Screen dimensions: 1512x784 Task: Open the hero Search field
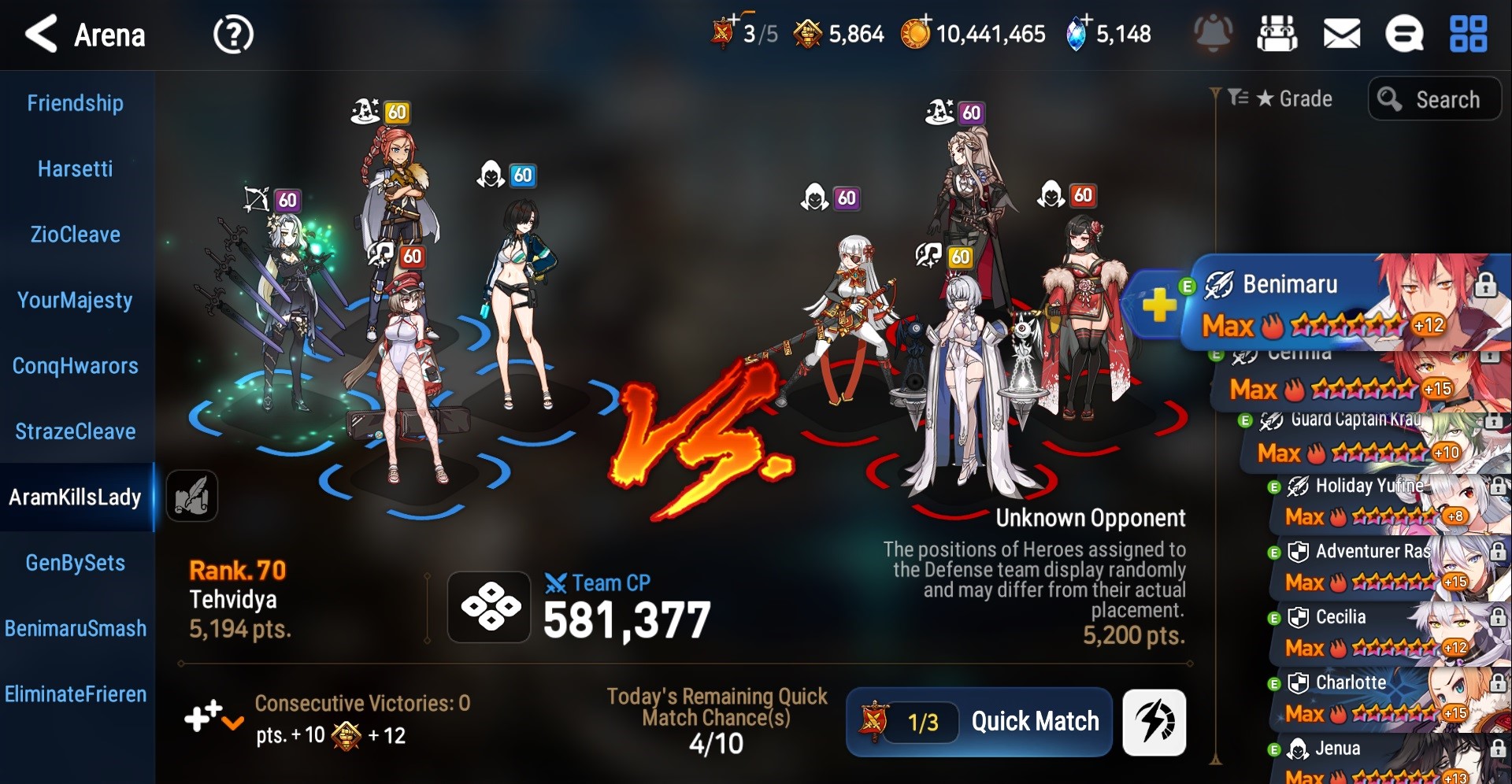click(1435, 99)
